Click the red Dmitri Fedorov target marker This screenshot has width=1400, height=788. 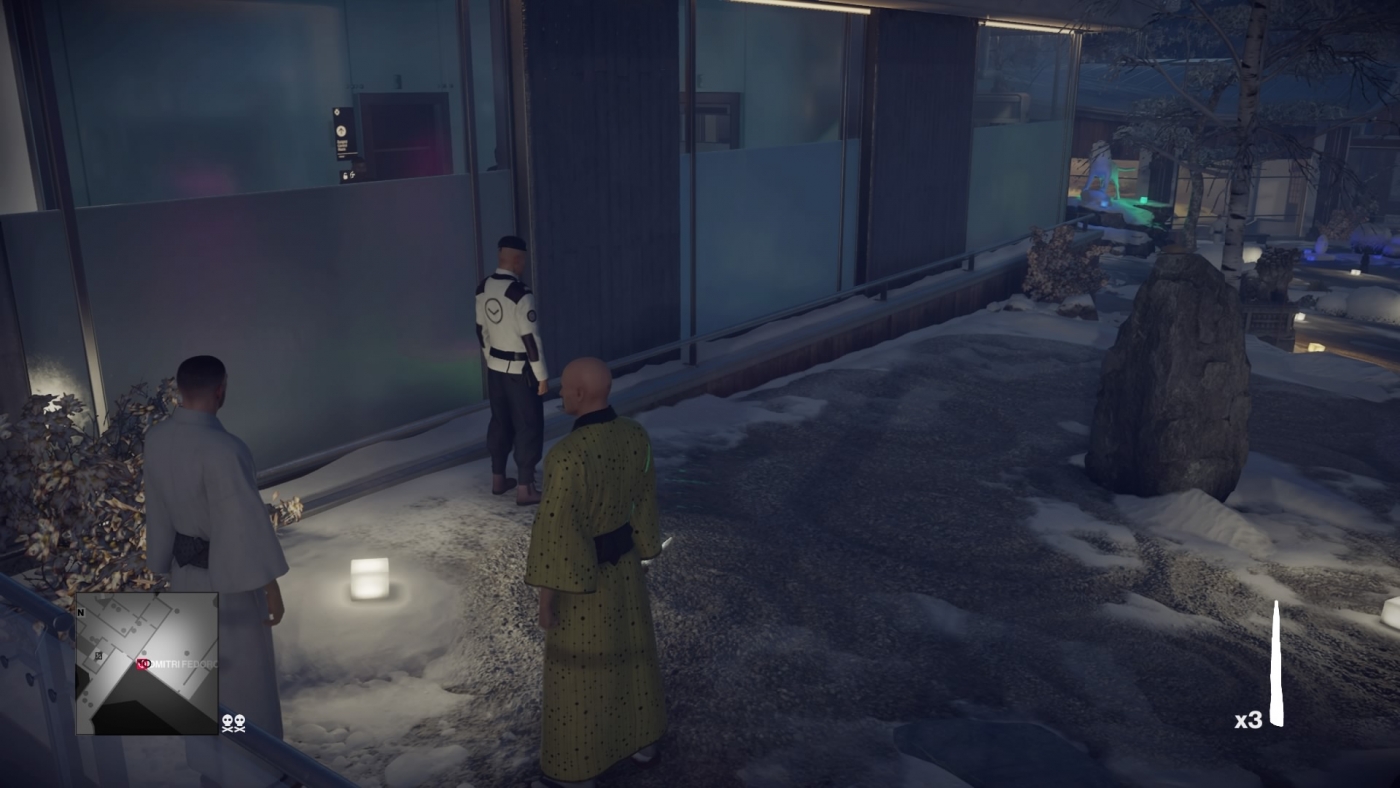coord(141,663)
